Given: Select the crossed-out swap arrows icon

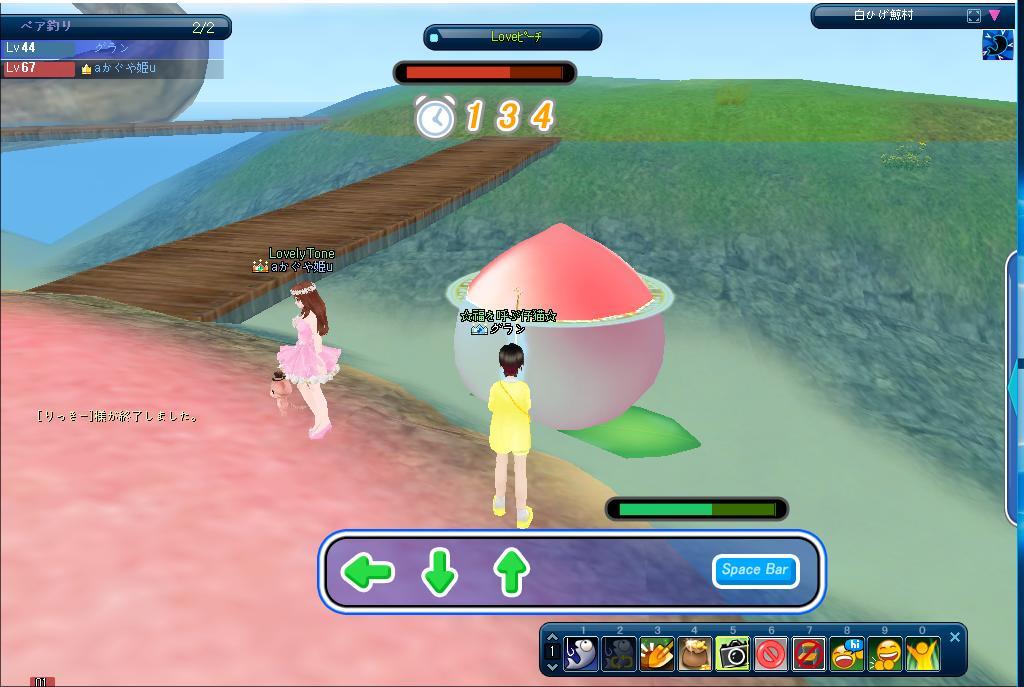Looking at the screenshot, I should pyautogui.click(x=809, y=654).
